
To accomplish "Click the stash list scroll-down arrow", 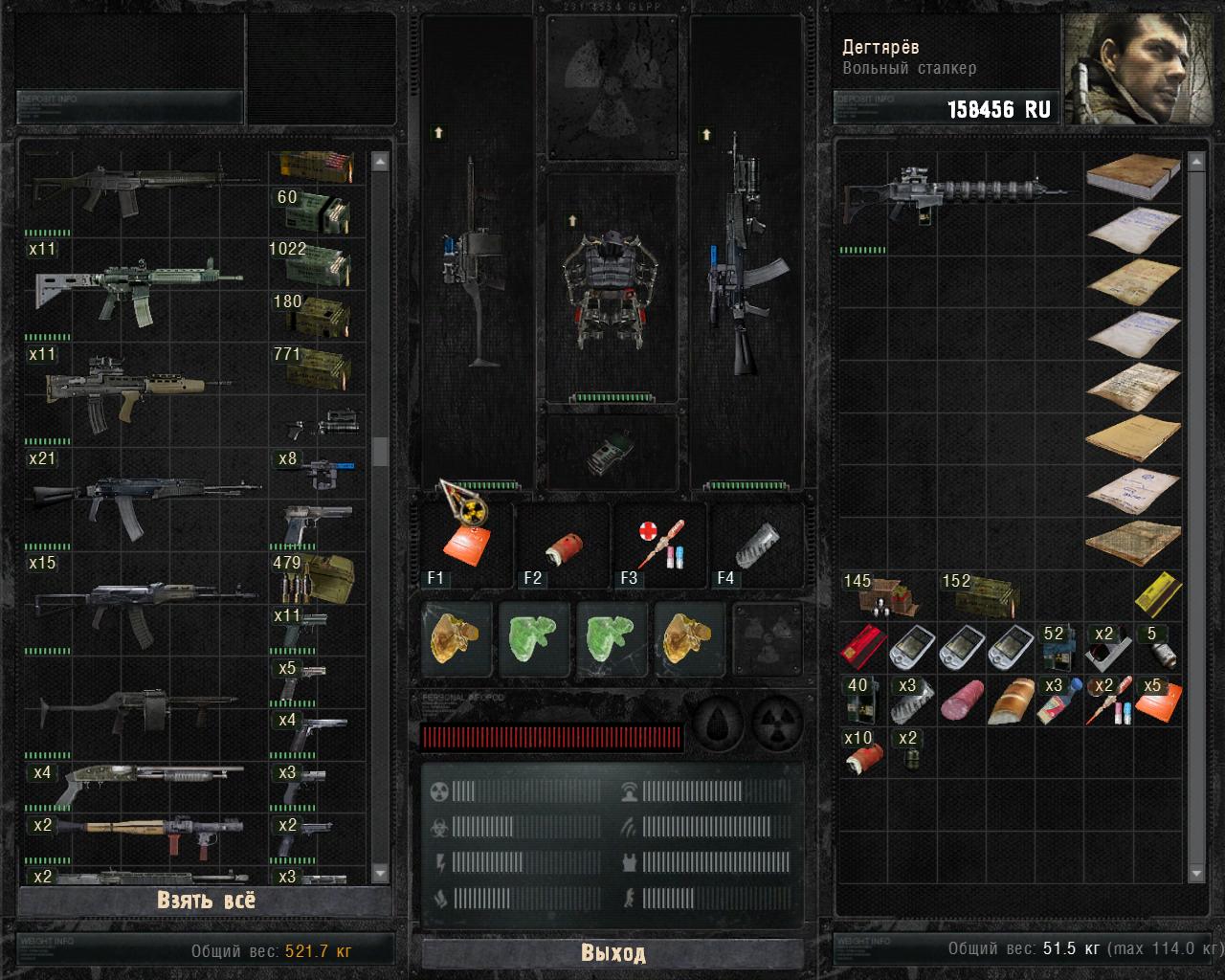I will pyautogui.click(x=380, y=873).
